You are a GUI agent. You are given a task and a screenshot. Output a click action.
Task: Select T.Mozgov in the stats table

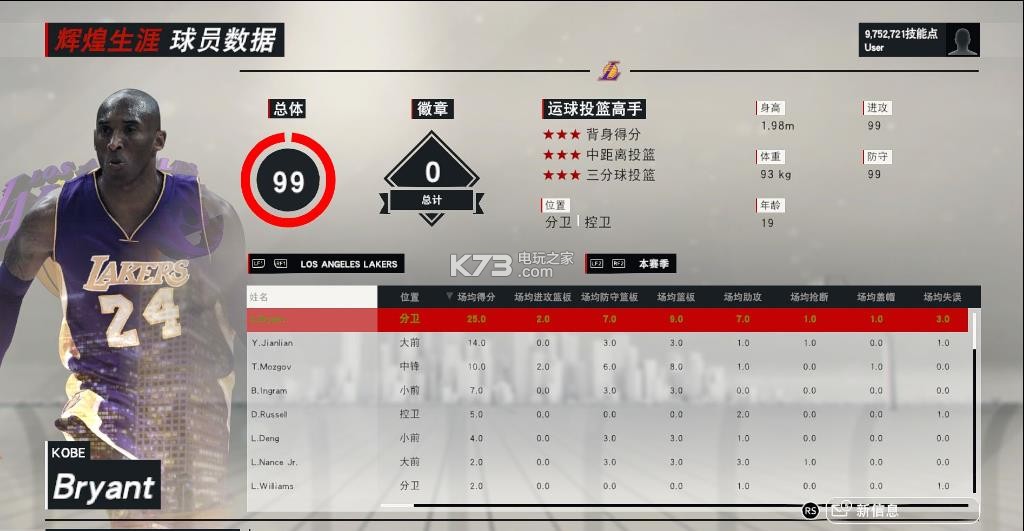272,367
